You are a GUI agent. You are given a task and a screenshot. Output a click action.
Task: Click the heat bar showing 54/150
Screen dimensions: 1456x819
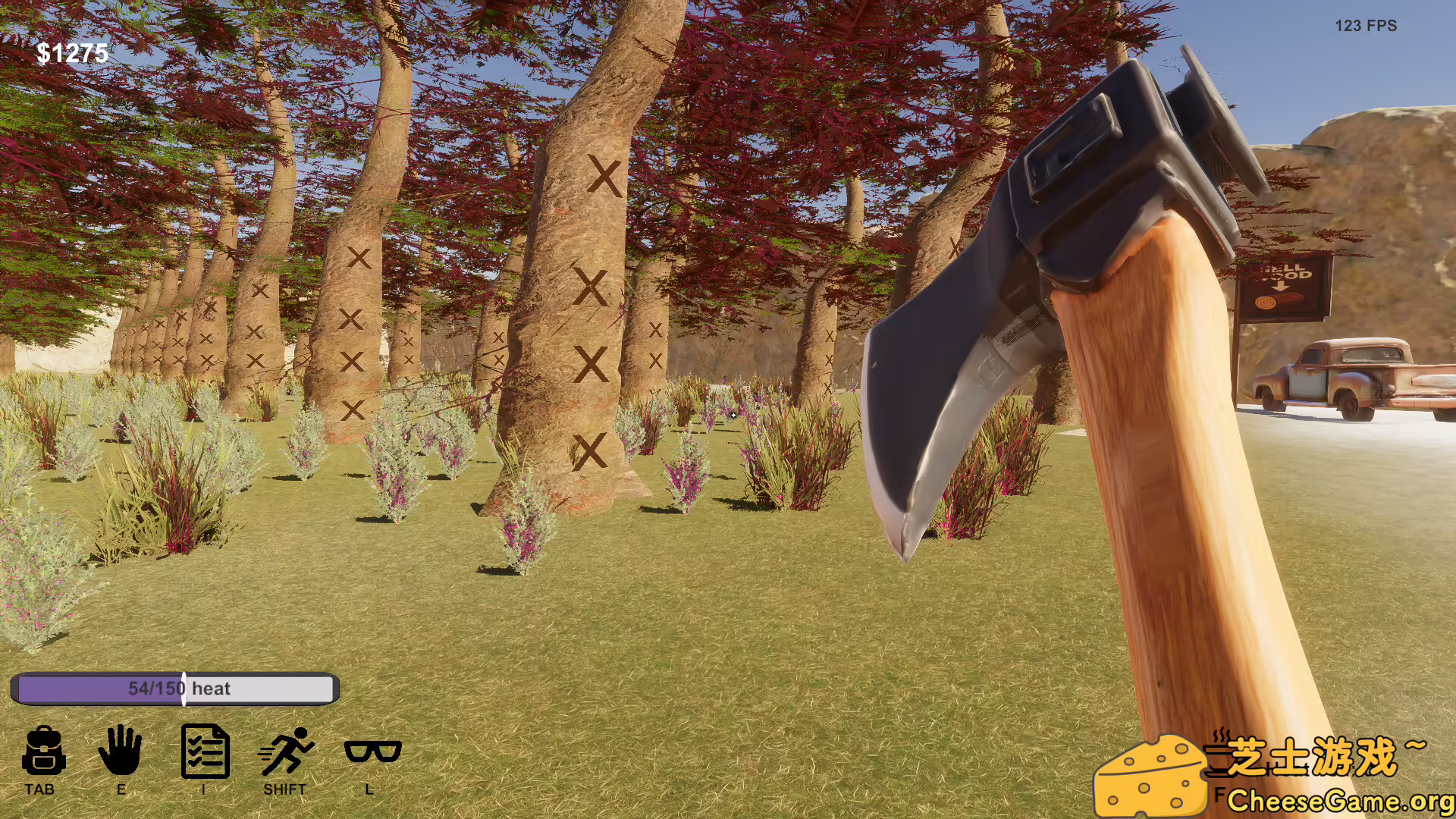pos(177,689)
